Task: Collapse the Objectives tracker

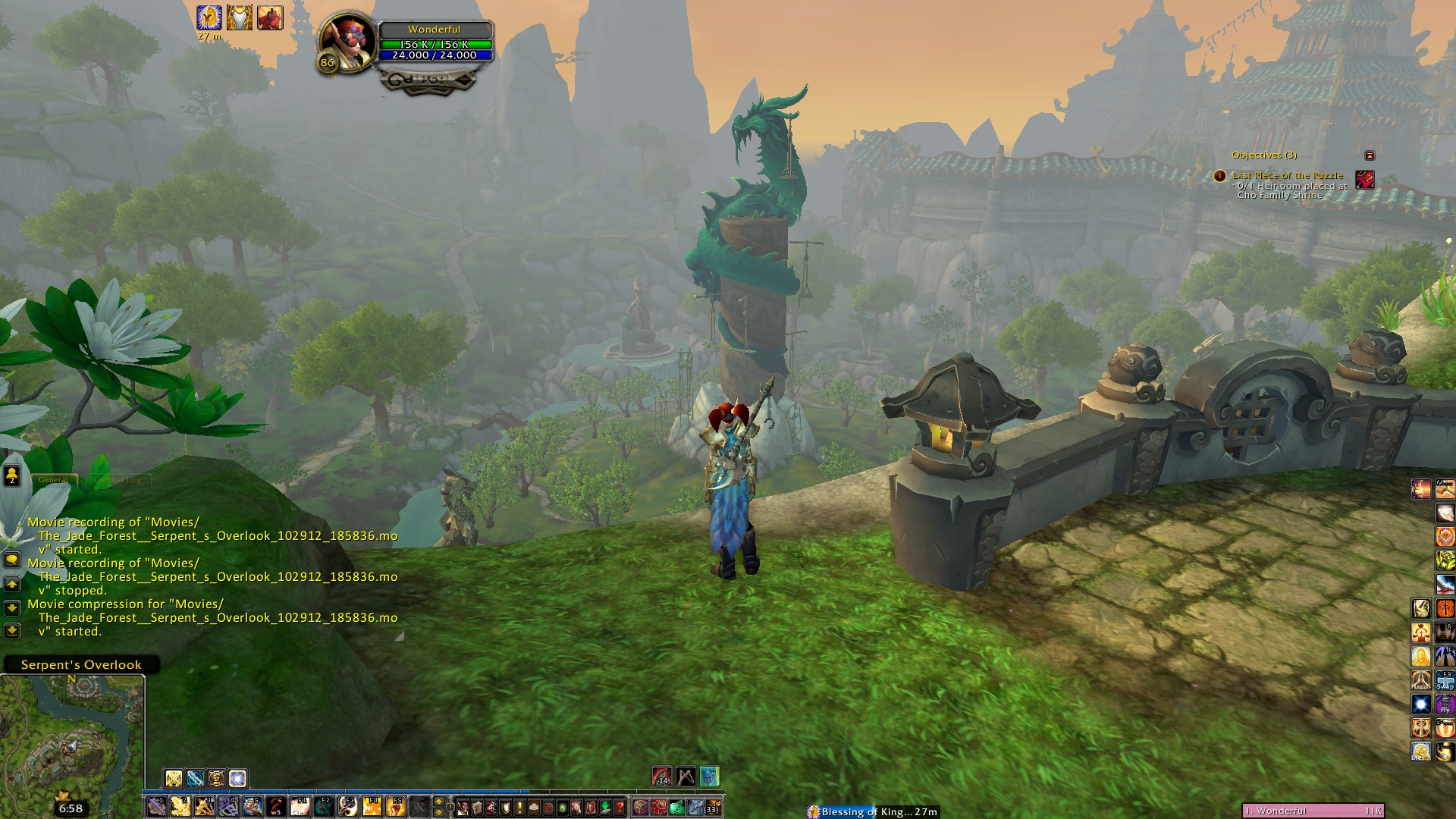Action: [x=1370, y=155]
